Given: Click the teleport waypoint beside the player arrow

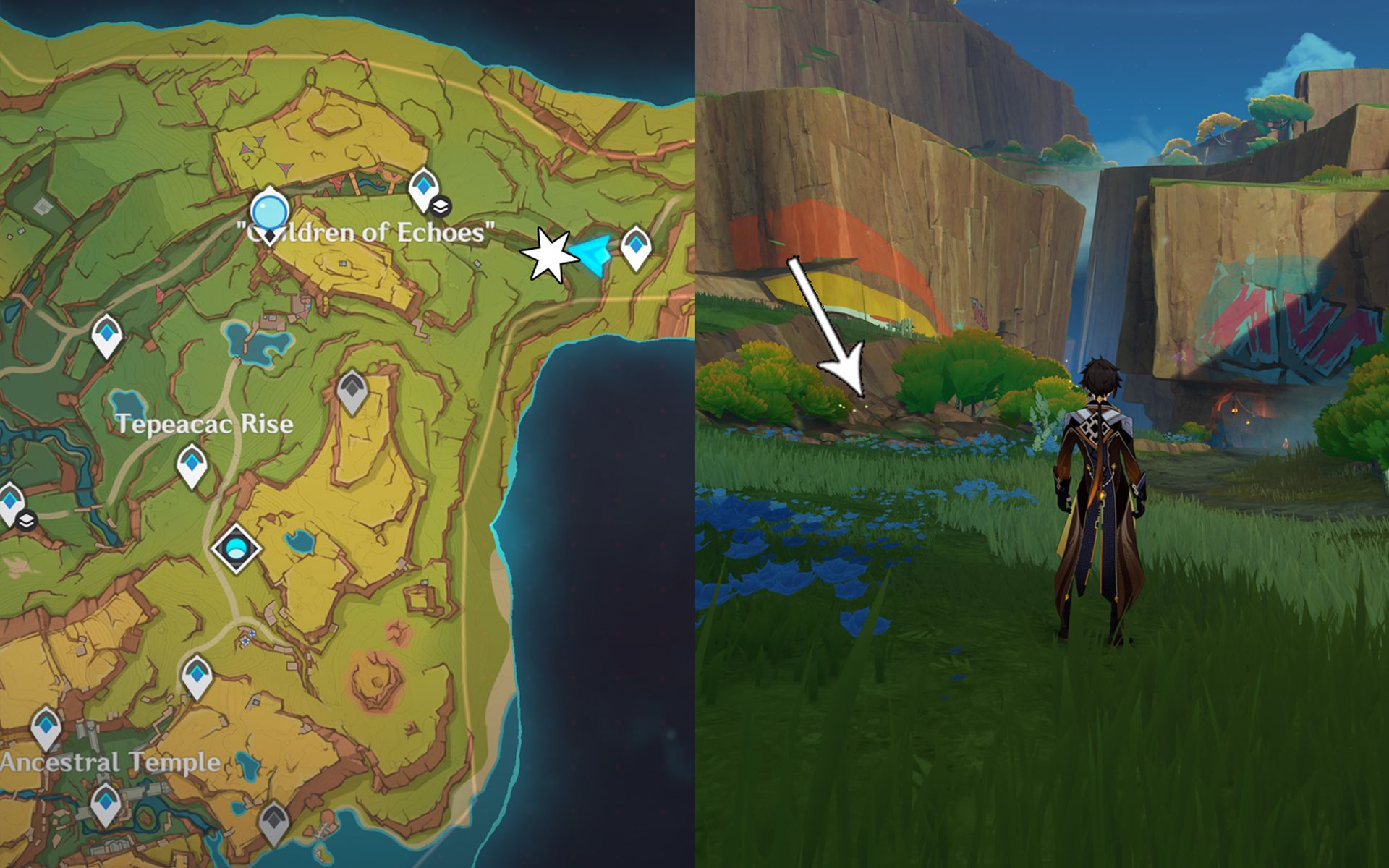Looking at the screenshot, I should tap(635, 246).
